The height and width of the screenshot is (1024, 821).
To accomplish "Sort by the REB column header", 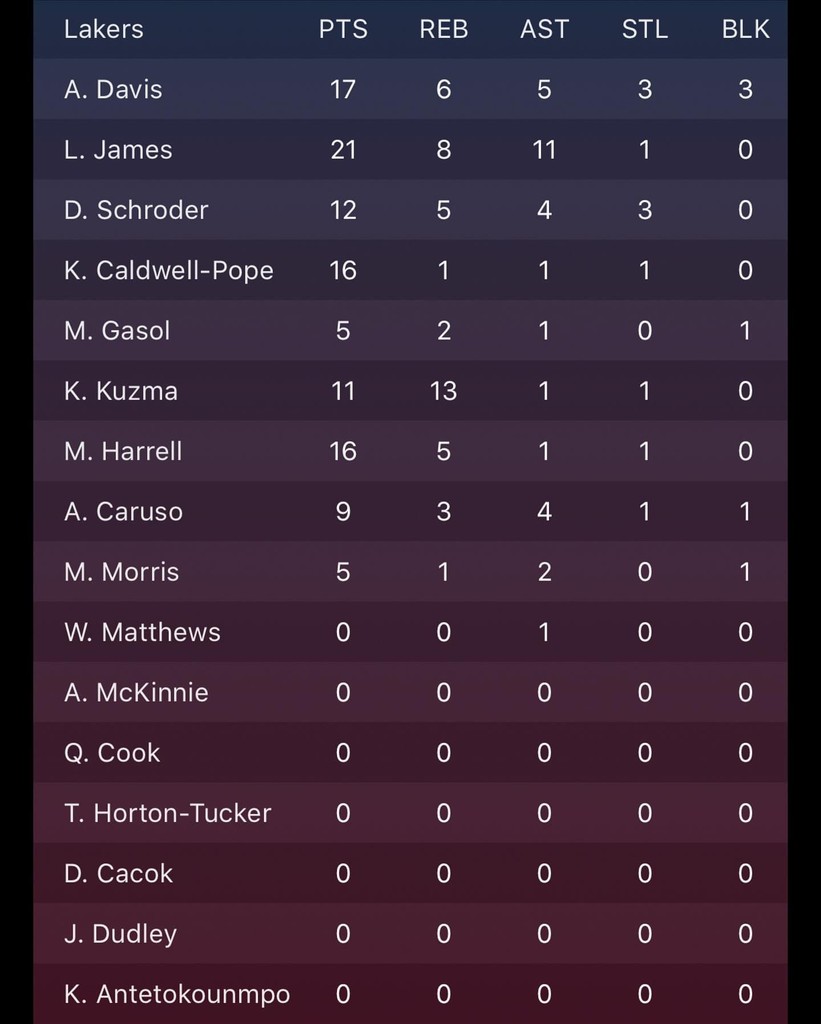I will click(x=444, y=30).
